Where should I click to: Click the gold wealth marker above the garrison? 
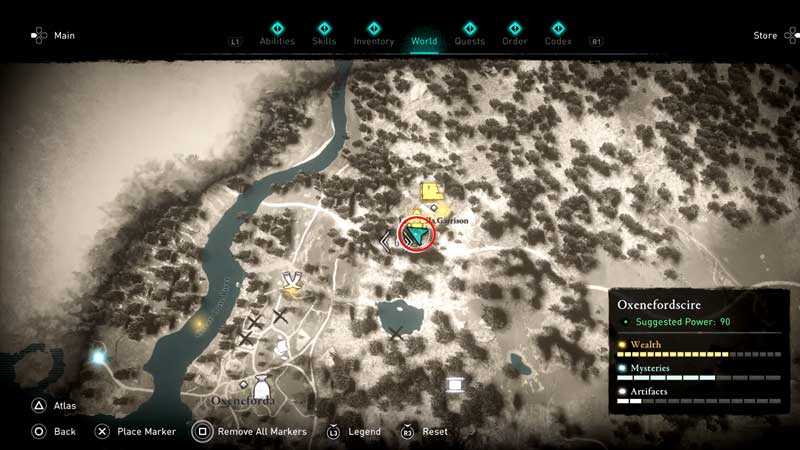(x=432, y=192)
